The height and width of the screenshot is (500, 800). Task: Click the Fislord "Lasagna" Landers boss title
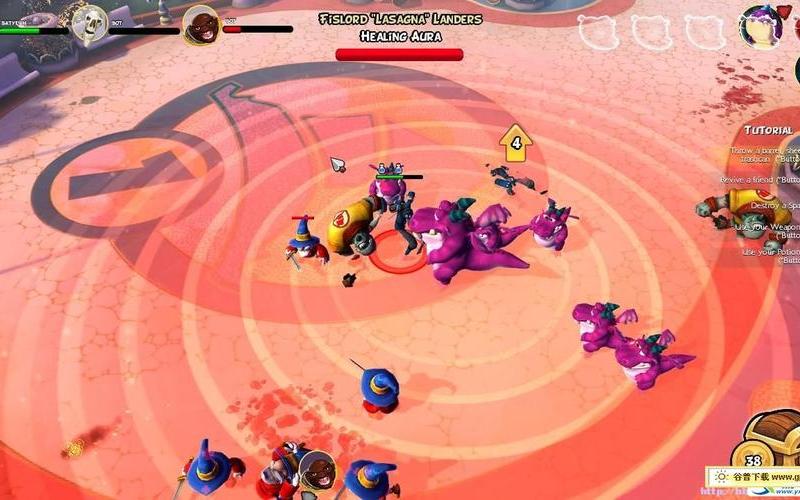point(400,19)
